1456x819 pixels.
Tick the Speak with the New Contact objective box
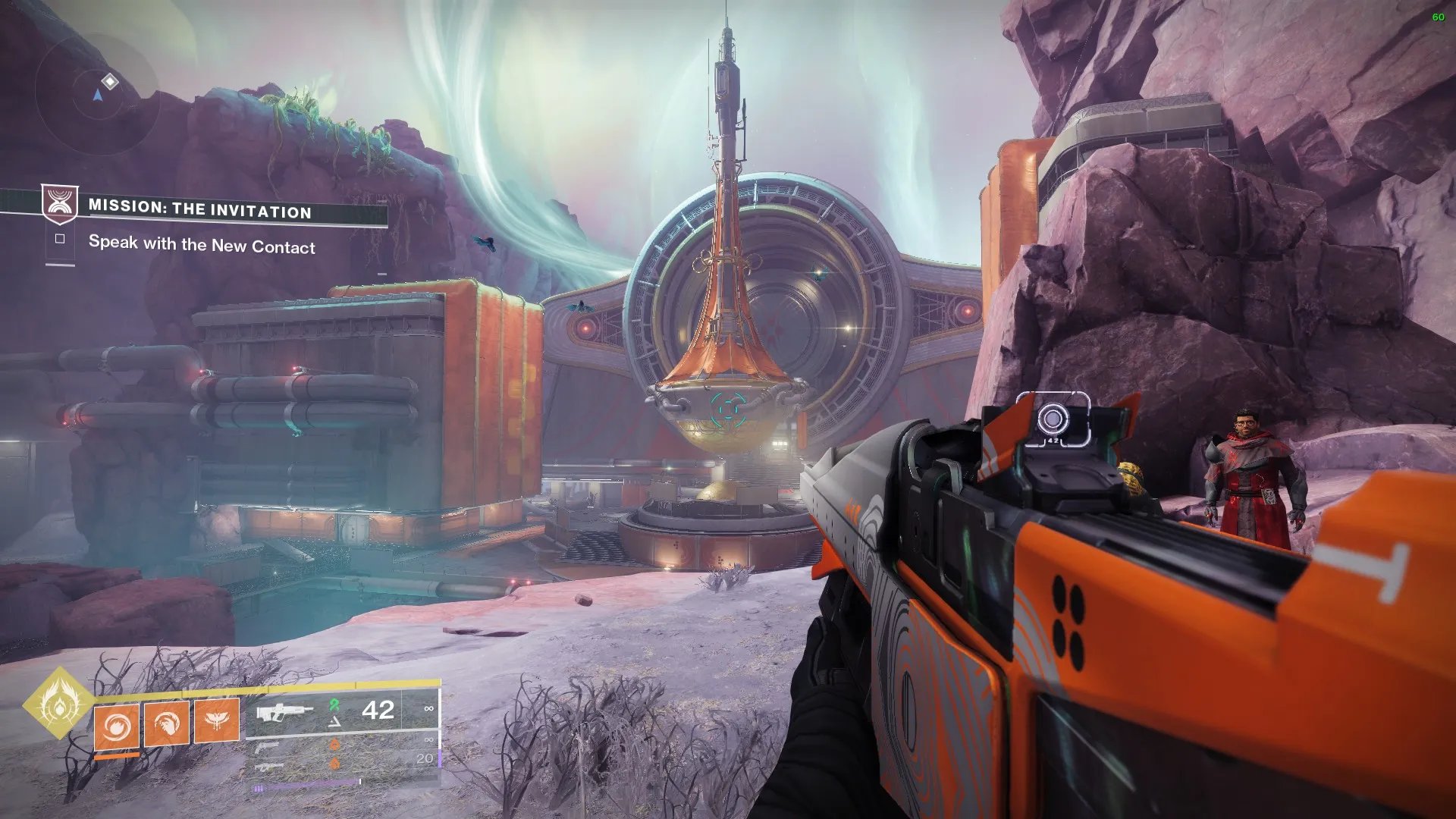coord(60,239)
